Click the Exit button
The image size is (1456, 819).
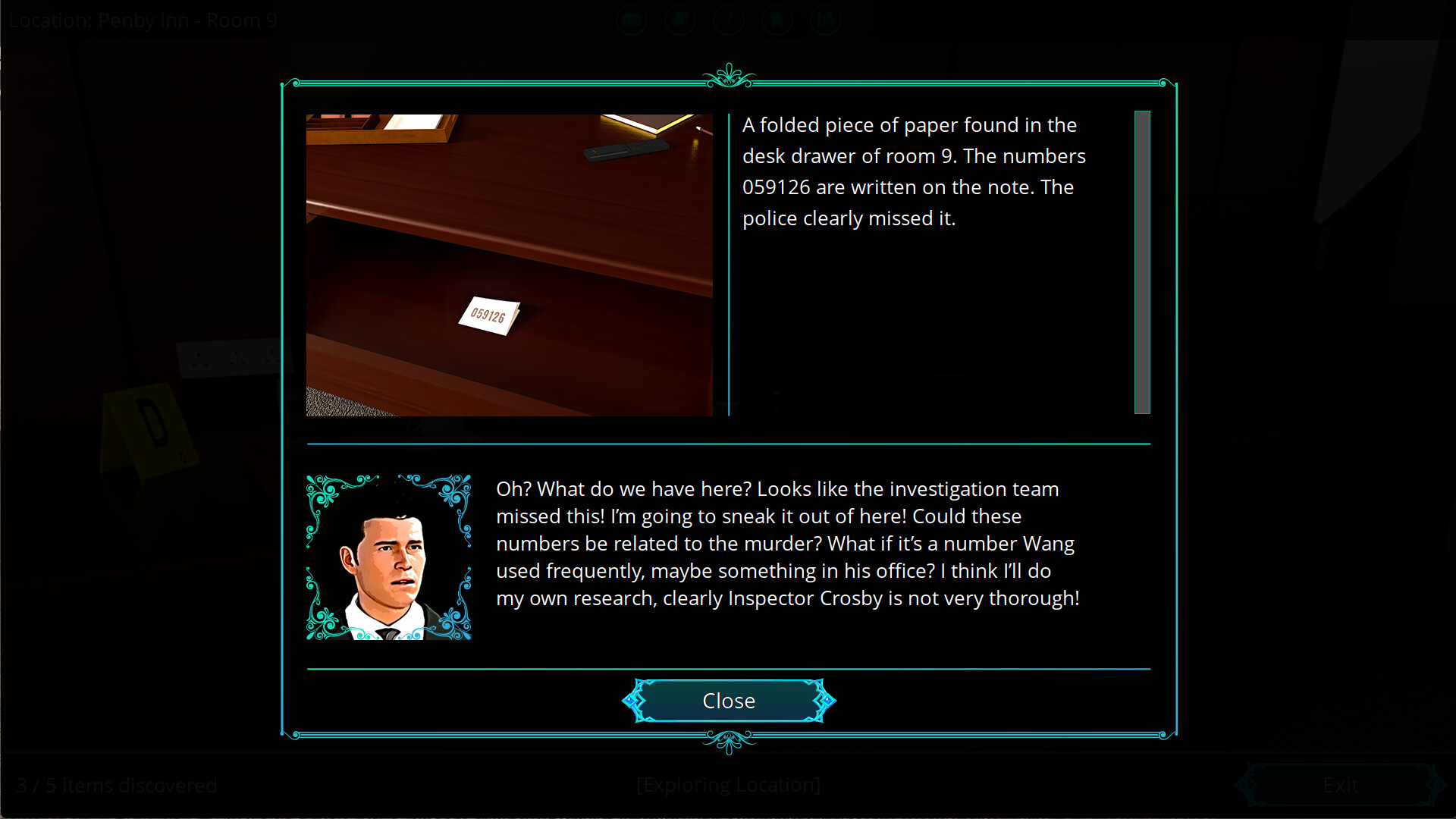click(1339, 785)
